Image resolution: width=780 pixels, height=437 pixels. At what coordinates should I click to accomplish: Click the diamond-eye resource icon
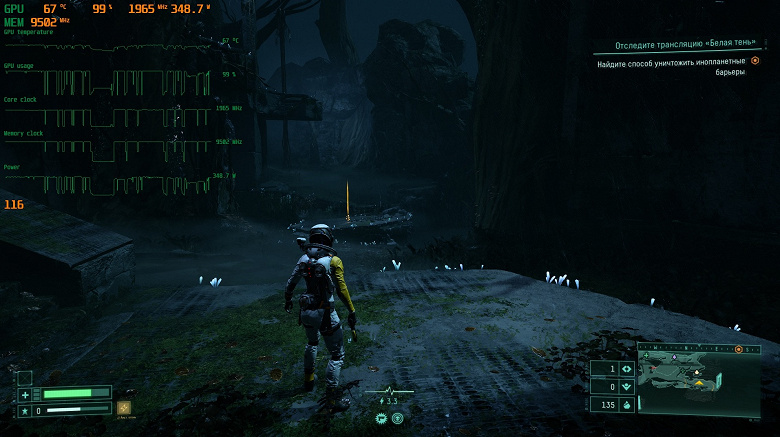(x=626, y=368)
